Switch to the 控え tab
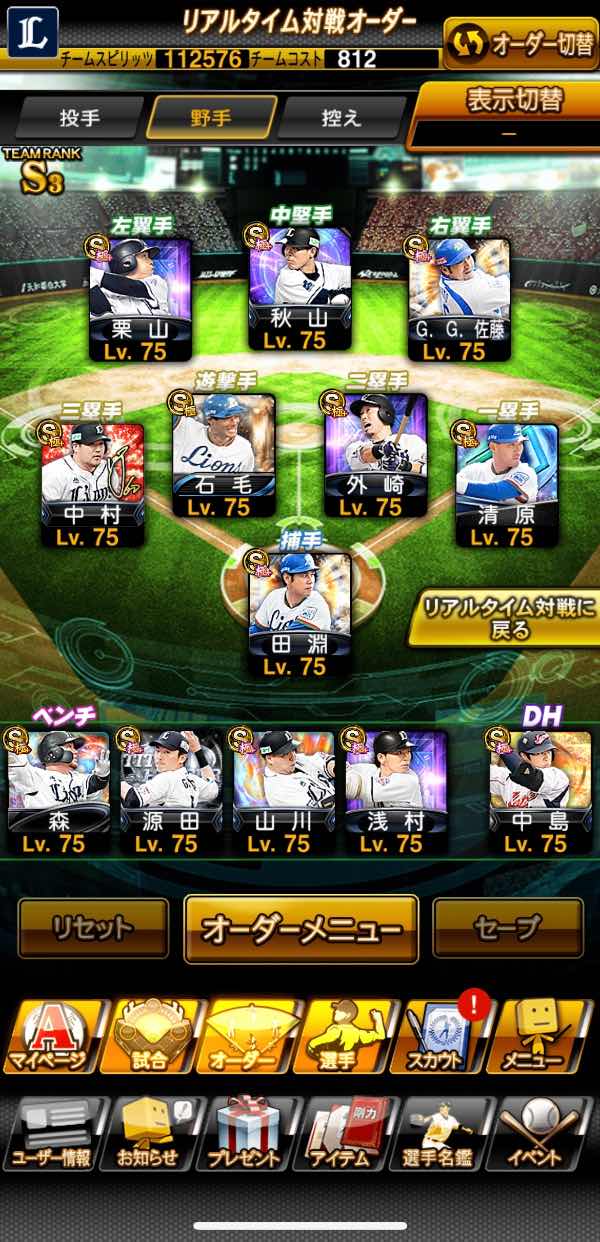600x1242 pixels. click(x=341, y=118)
